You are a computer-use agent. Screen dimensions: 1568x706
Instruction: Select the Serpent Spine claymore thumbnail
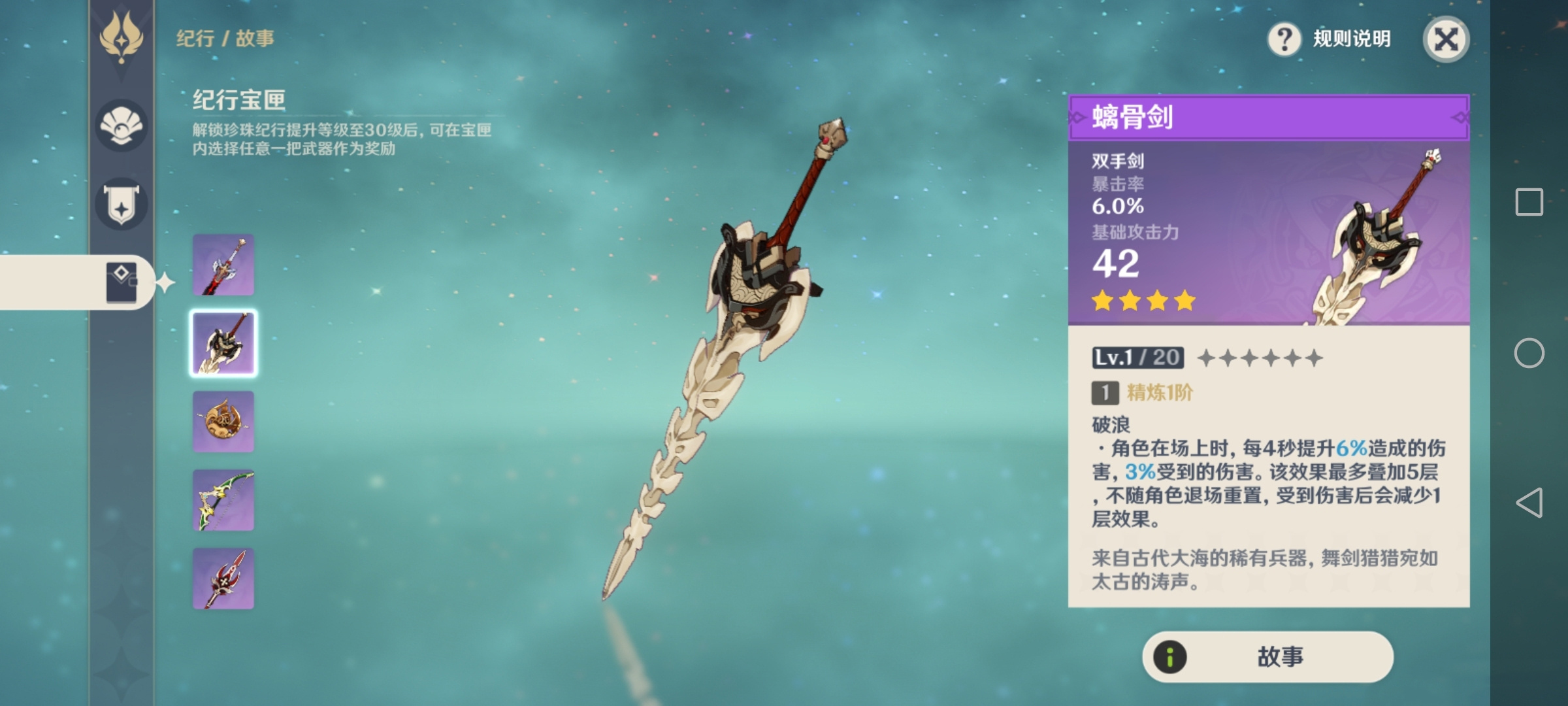pos(223,343)
